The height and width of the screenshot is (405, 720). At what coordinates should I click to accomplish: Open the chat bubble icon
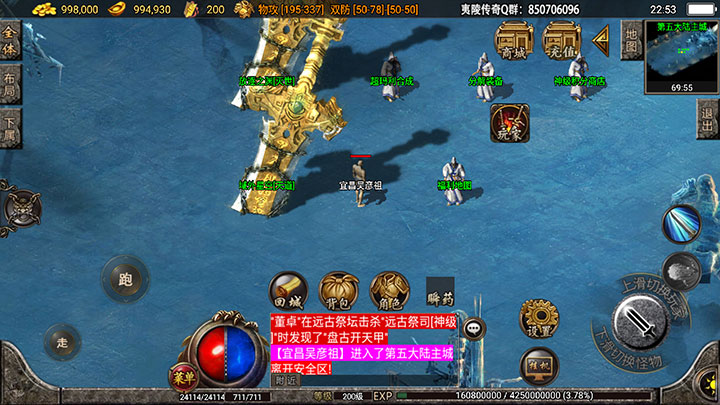pos(474,327)
